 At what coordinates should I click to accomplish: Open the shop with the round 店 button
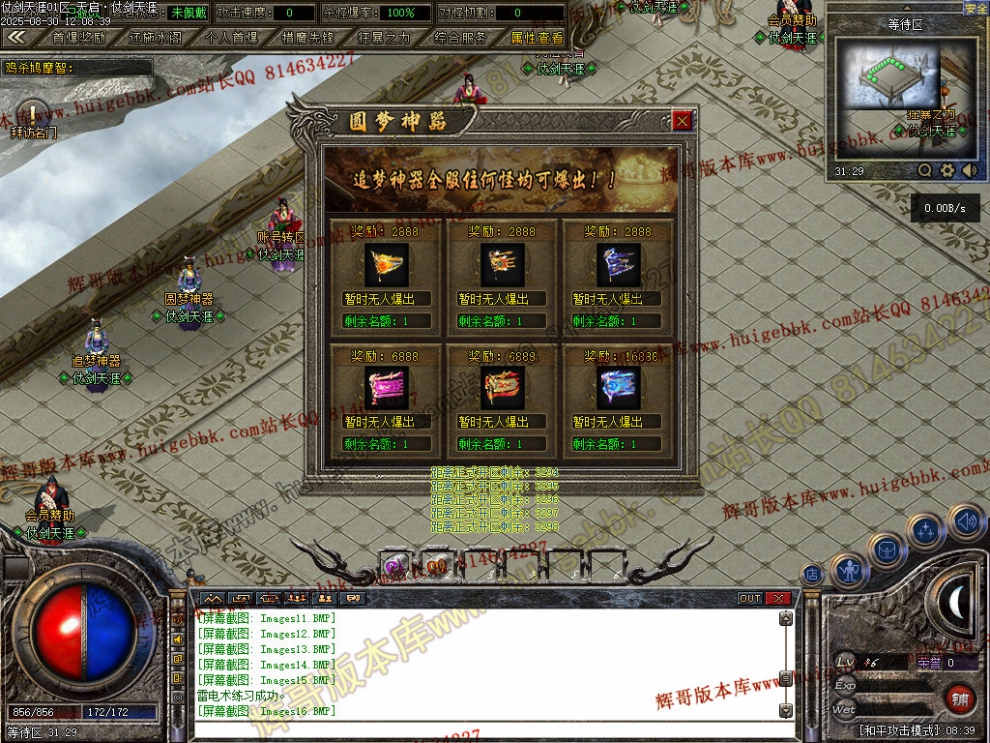coord(812,574)
